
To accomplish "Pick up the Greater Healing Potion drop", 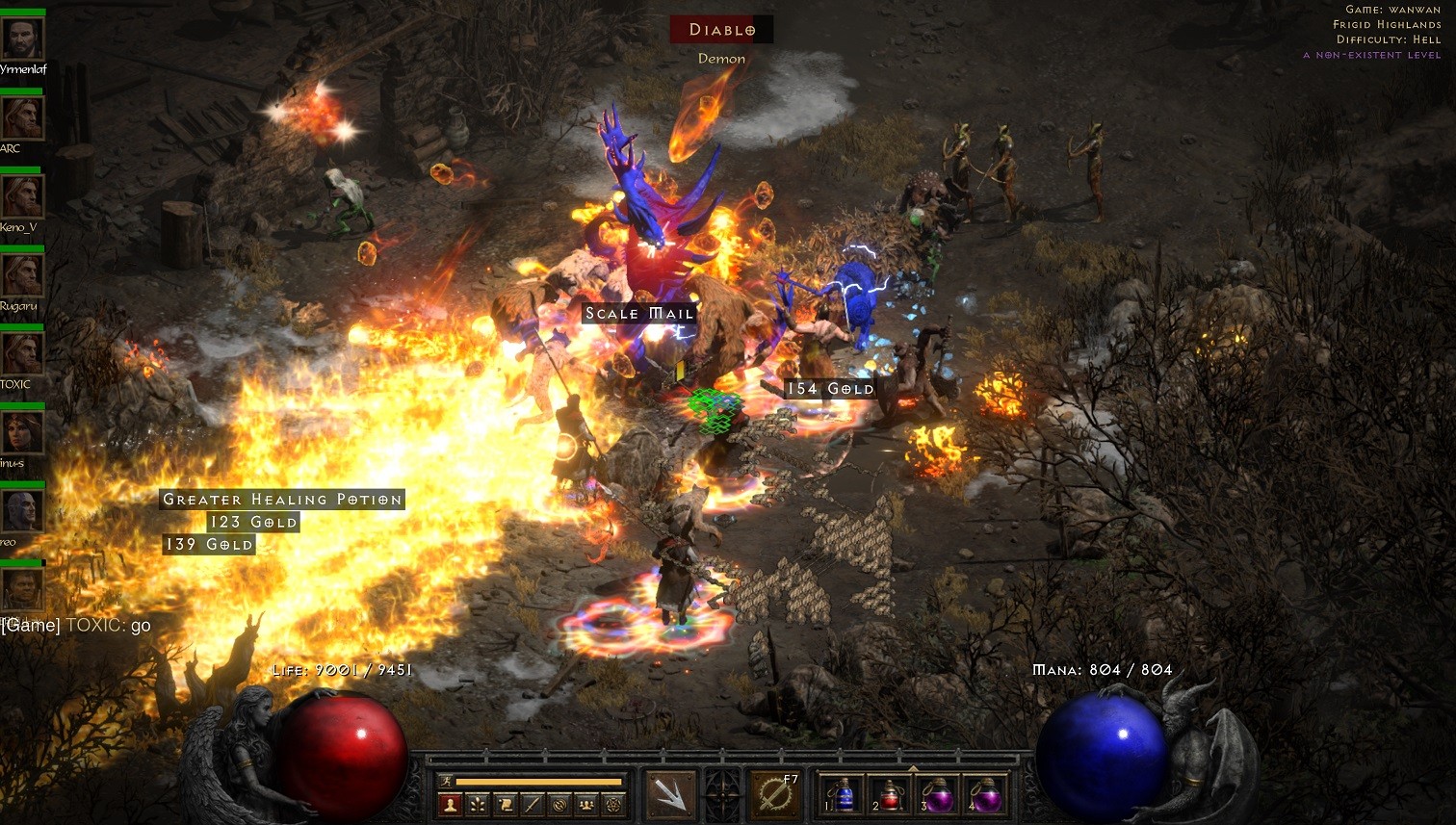I will [281, 499].
